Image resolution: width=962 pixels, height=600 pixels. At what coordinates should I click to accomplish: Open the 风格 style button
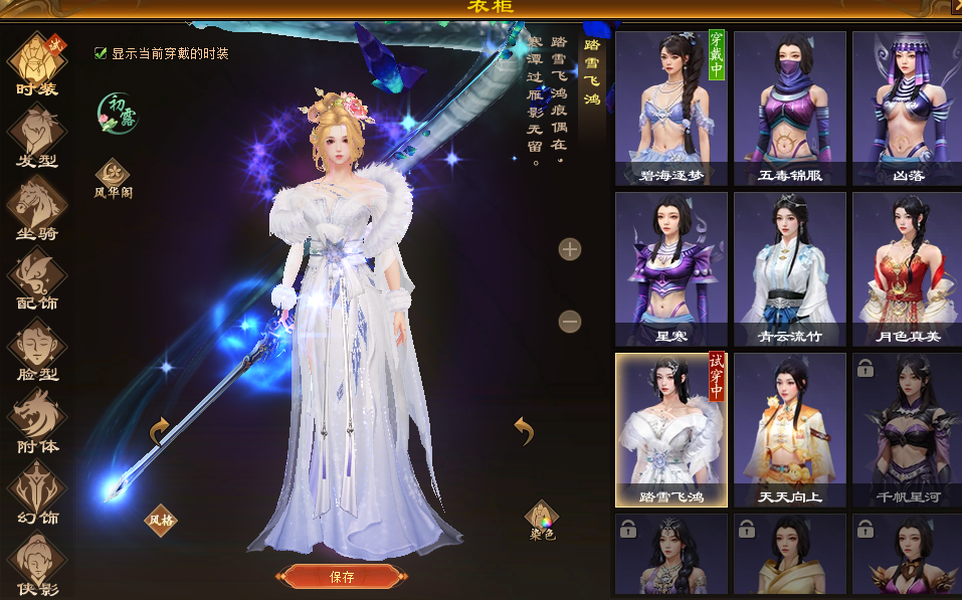tap(161, 519)
